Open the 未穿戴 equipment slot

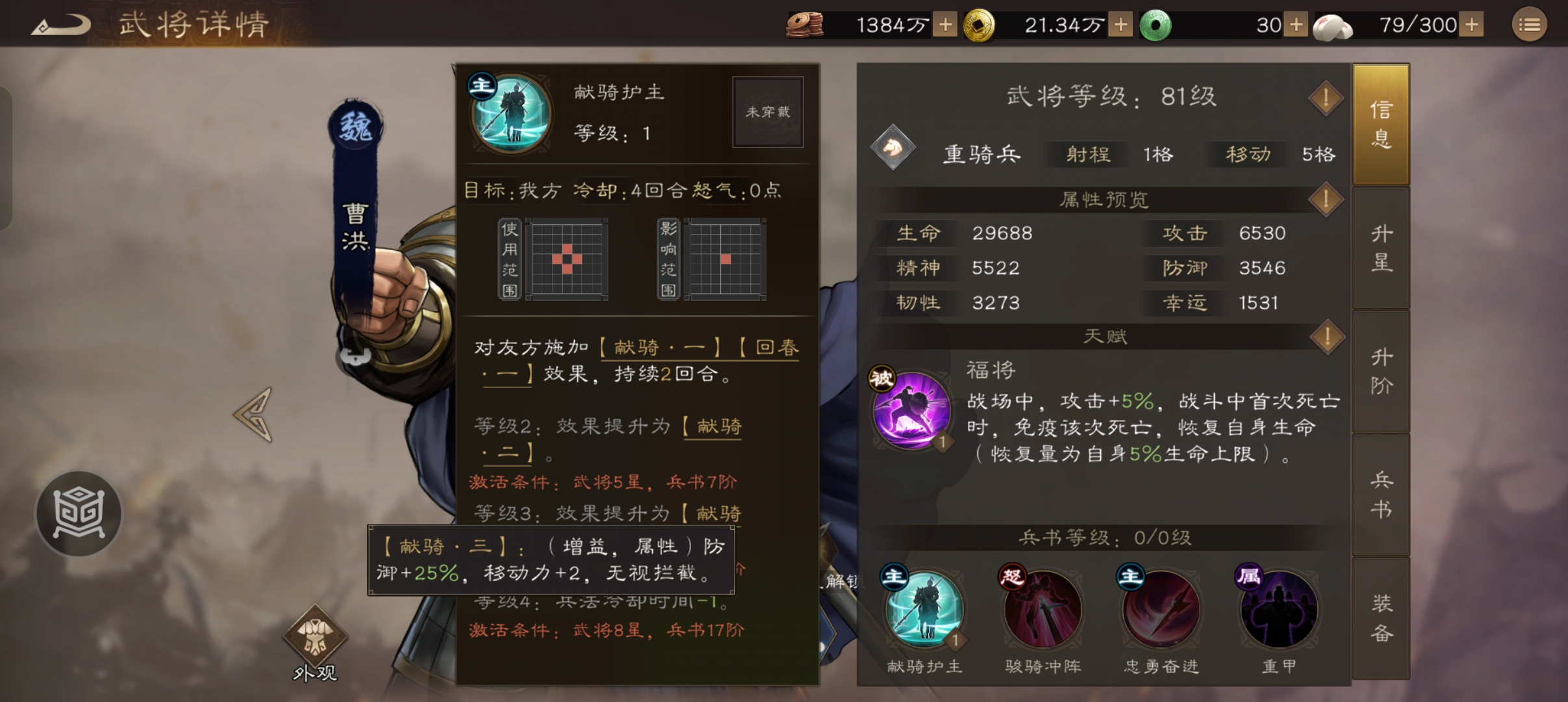(x=768, y=112)
